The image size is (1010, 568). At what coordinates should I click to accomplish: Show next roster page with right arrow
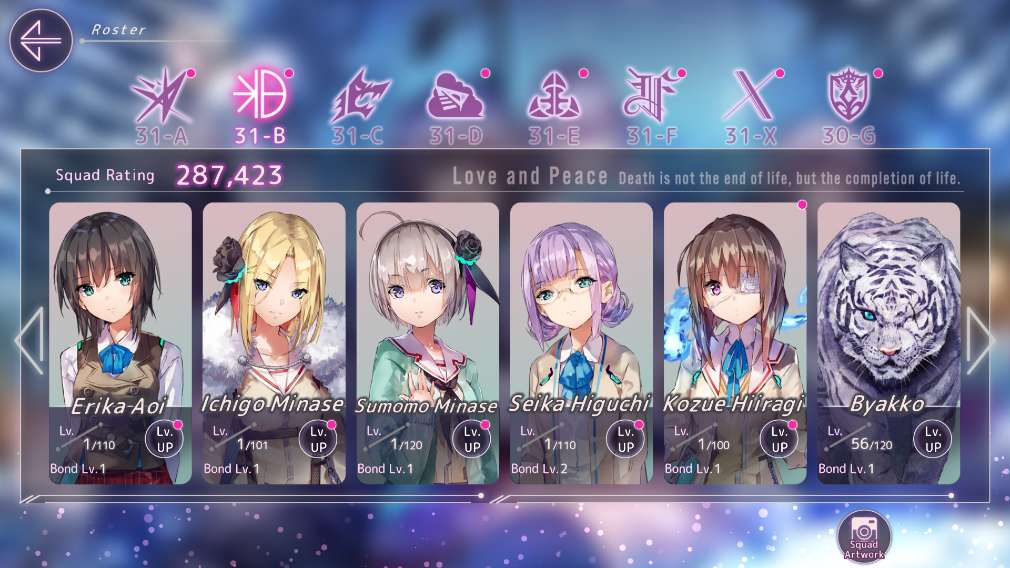click(x=980, y=341)
